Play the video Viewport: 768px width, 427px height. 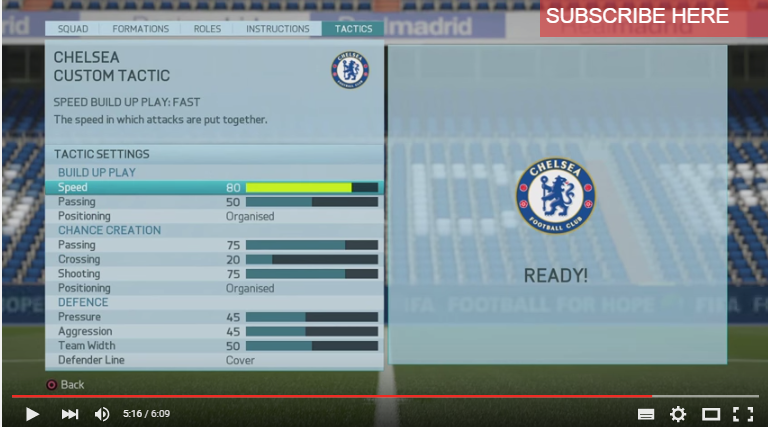32,413
